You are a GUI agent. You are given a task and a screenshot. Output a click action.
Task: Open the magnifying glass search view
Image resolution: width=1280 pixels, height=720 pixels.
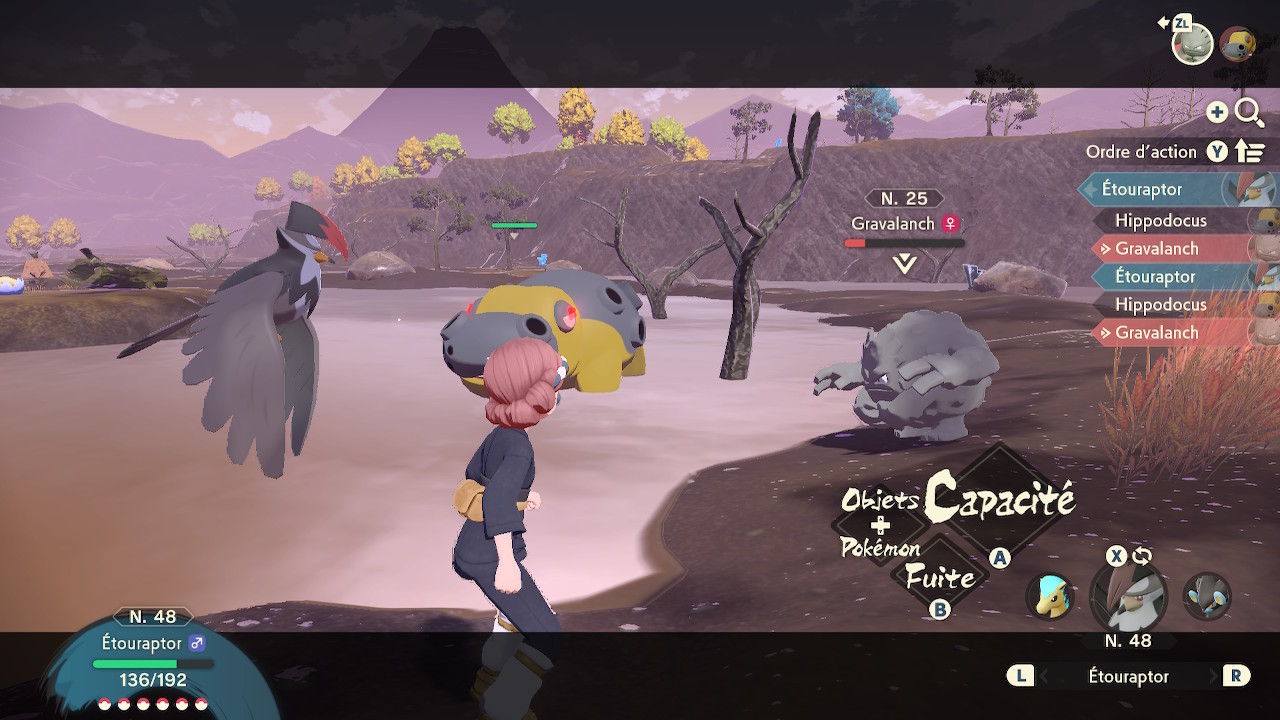1250,113
